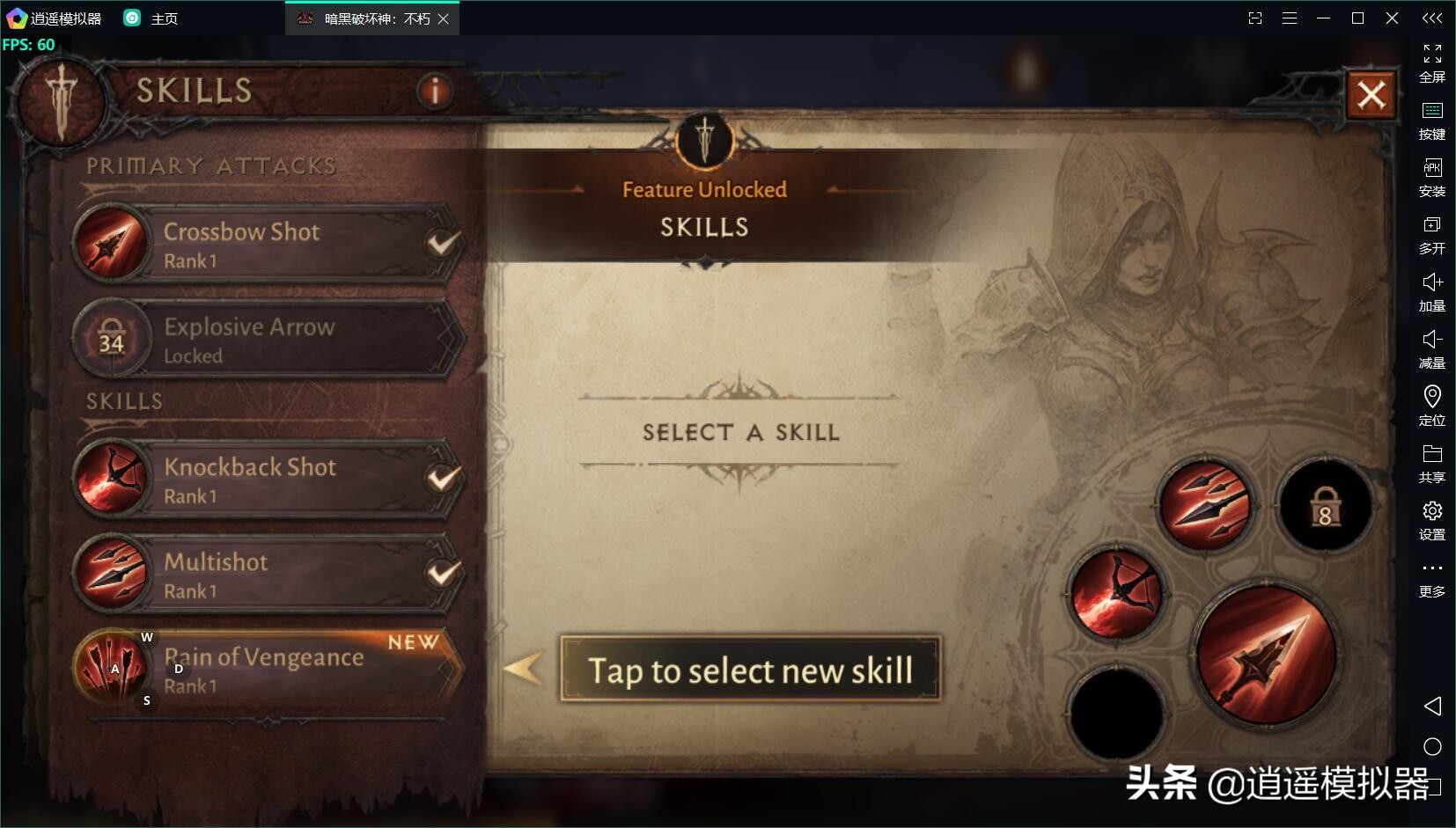The width and height of the screenshot is (1456, 828).
Task: Click the Multishot slot on skill wheel
Action: tap(1205, 504)
